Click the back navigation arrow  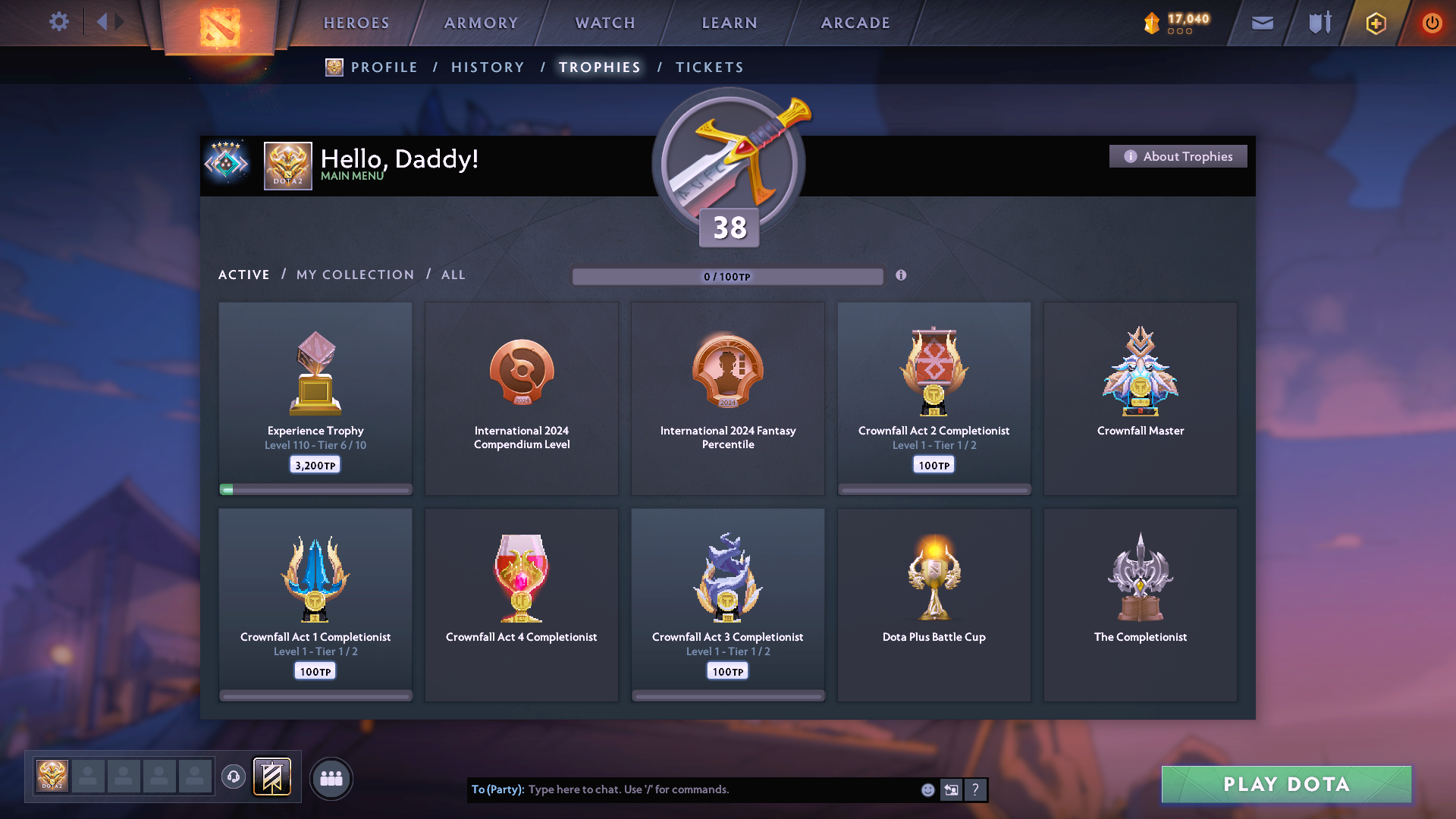point(101,21)
